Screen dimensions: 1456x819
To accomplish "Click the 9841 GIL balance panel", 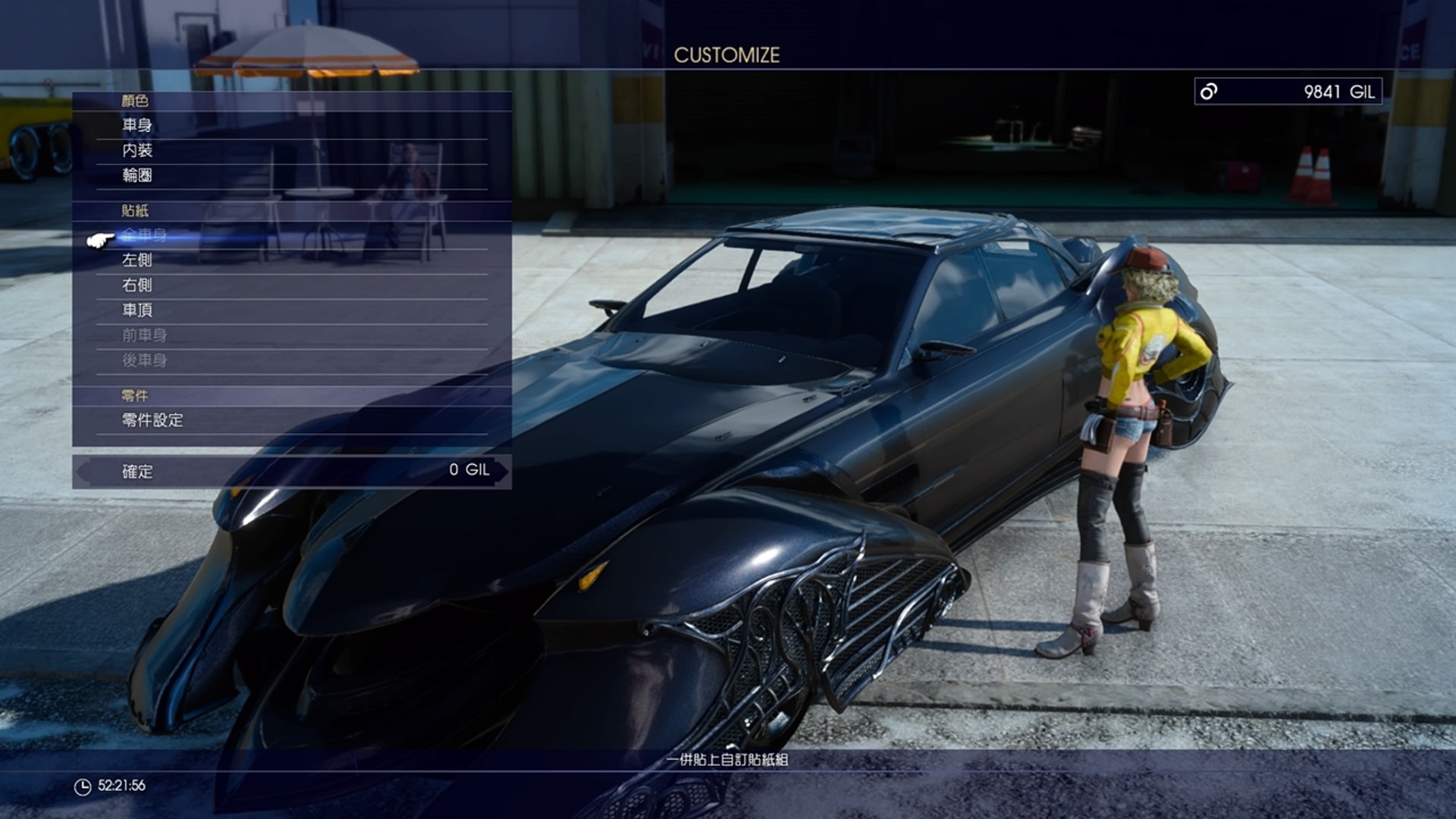I will [1289, 89].
